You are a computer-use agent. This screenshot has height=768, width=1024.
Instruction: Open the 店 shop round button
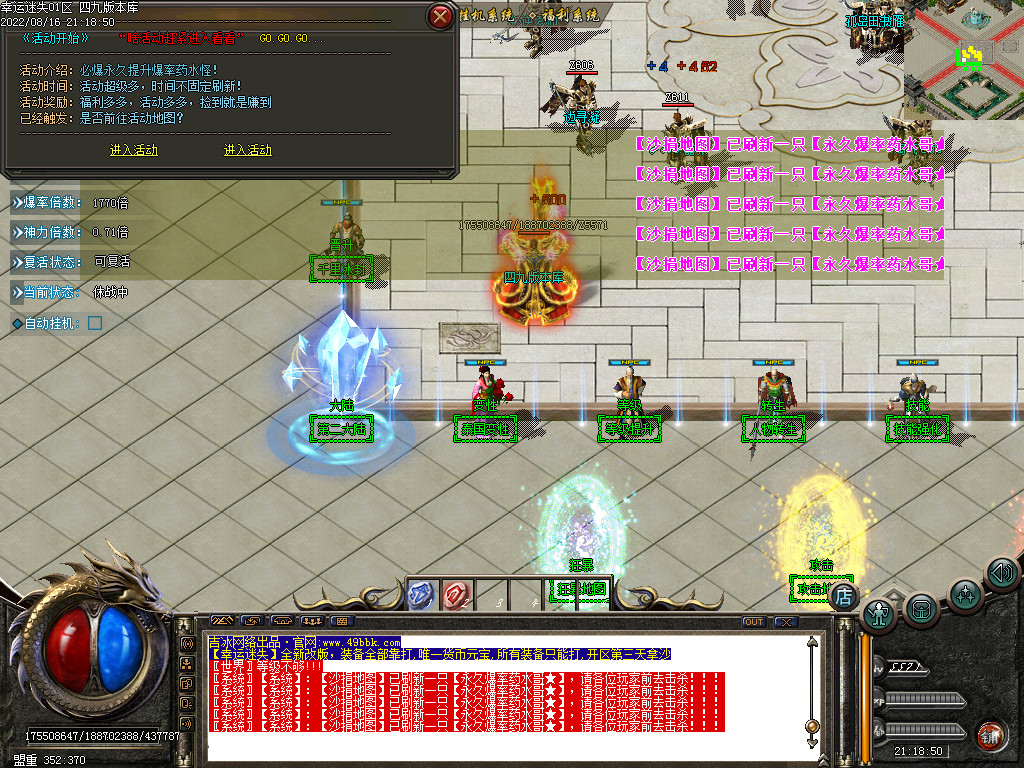pyautogui.click(x=844, y=596)
